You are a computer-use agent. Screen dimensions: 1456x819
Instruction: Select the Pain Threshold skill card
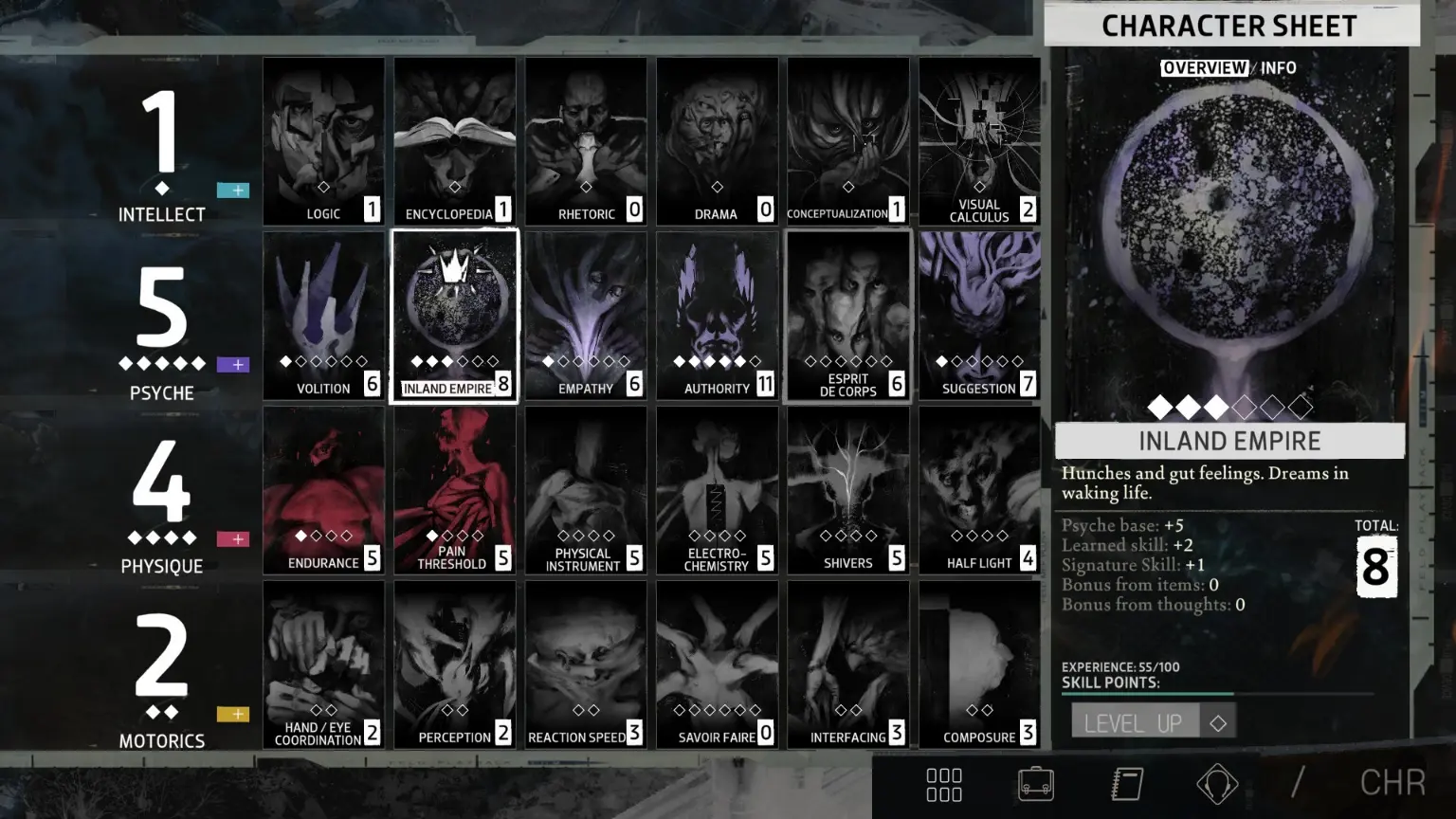pos(454,490)
